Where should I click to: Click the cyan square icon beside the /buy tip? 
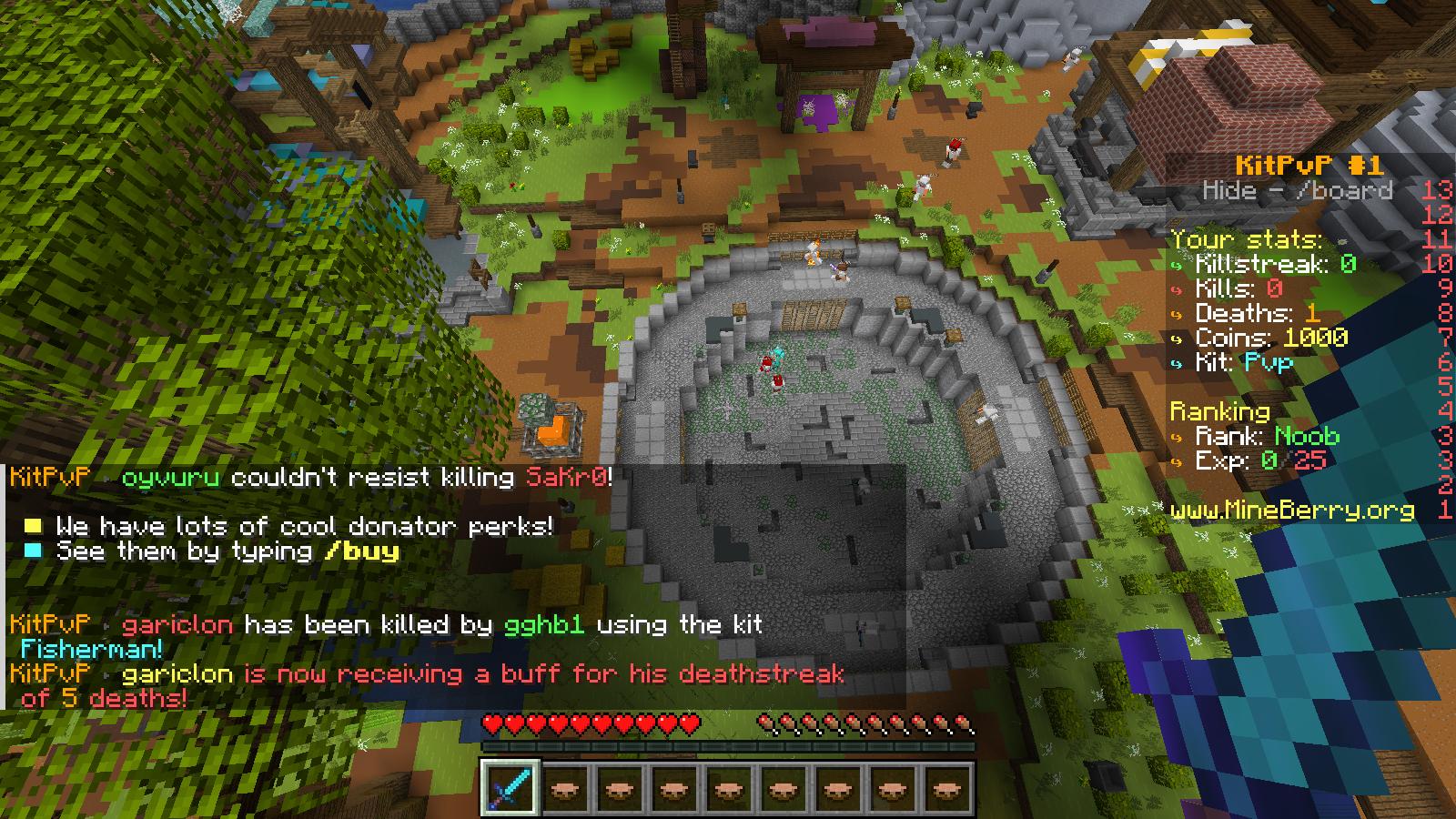pos(34,550)
